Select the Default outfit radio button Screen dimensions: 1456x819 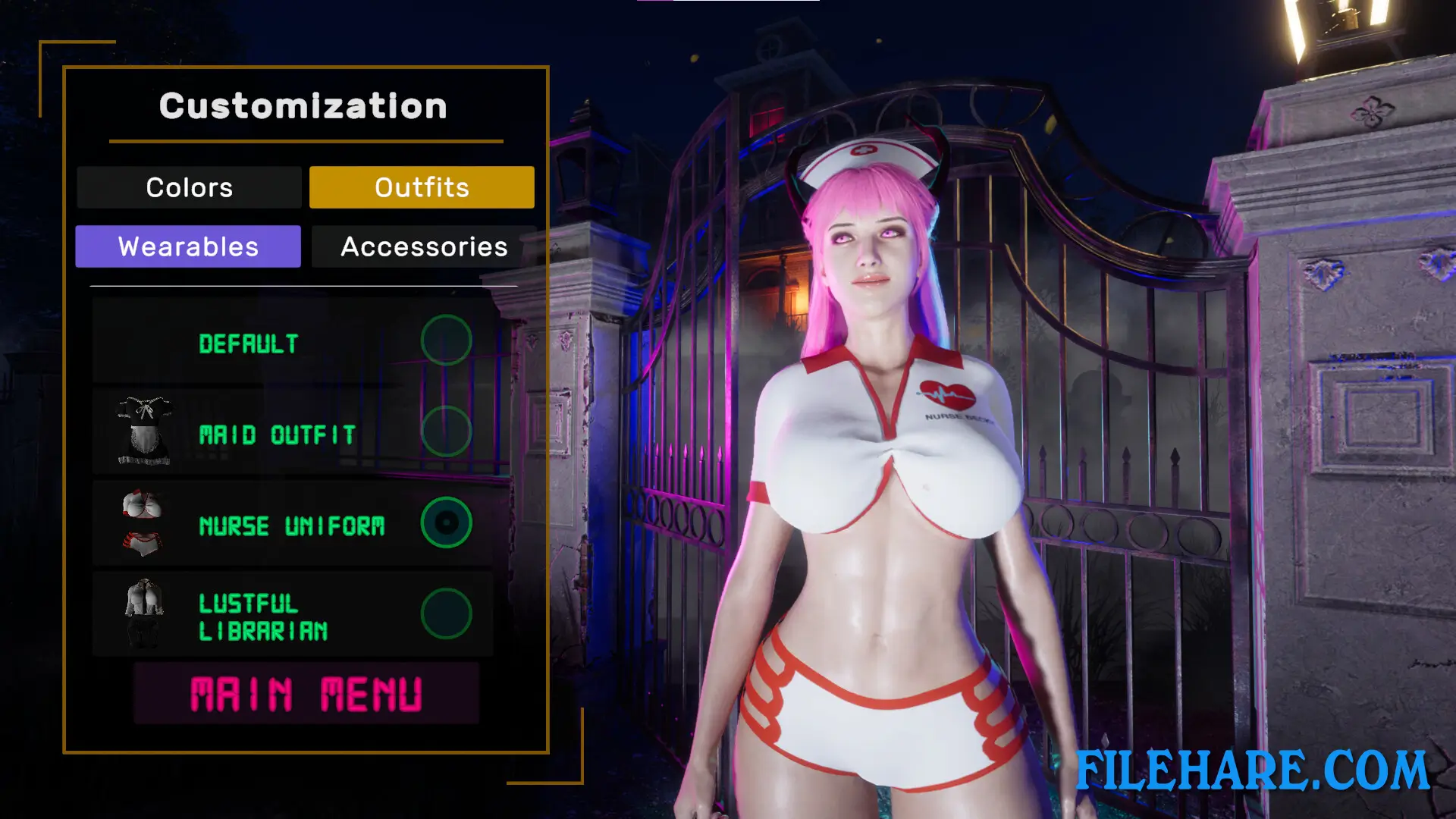pyautogui.click(x=447, y=341)
